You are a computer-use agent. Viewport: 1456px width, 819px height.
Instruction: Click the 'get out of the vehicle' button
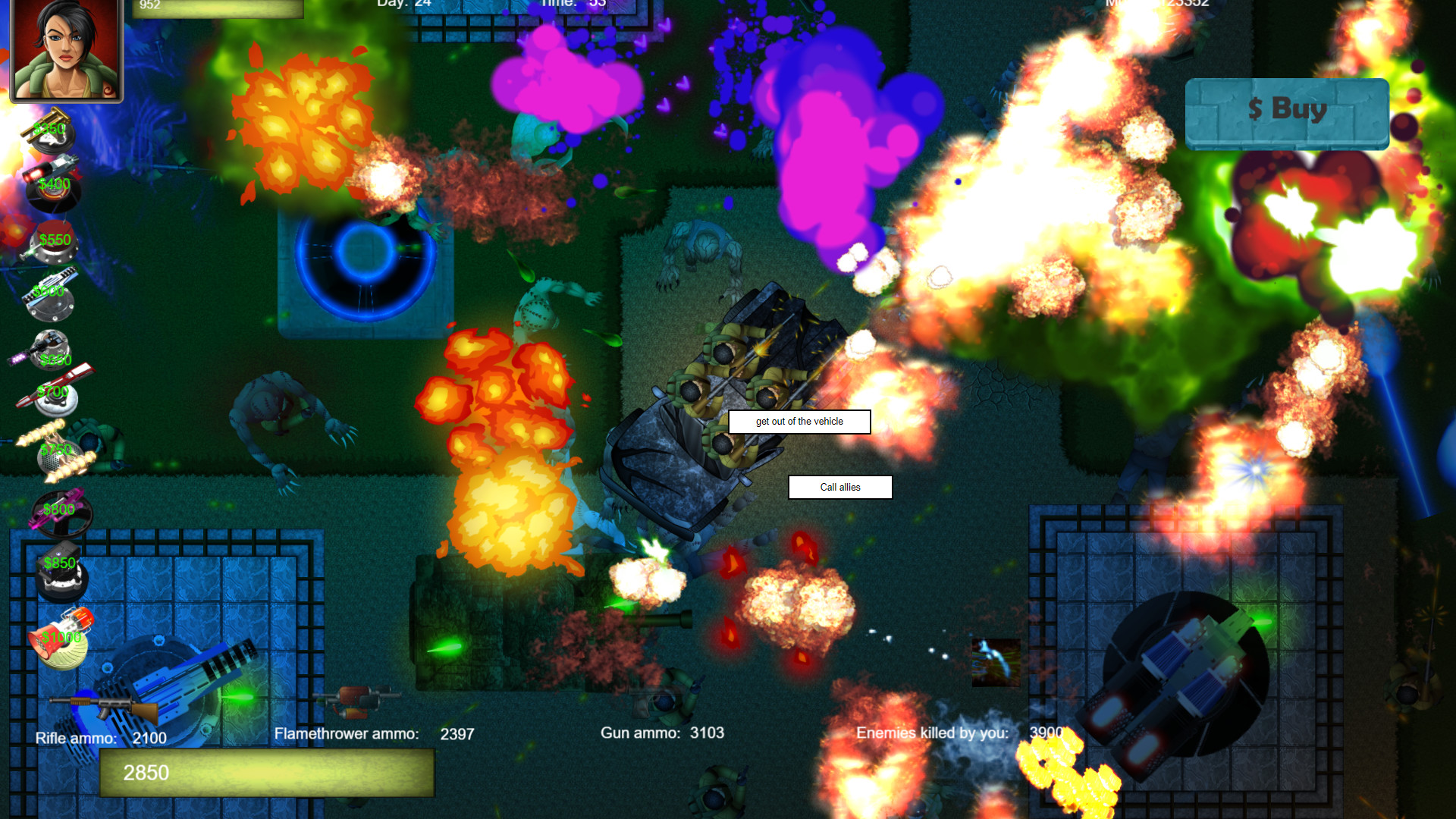pyautogui.click(x=799, y=422)
